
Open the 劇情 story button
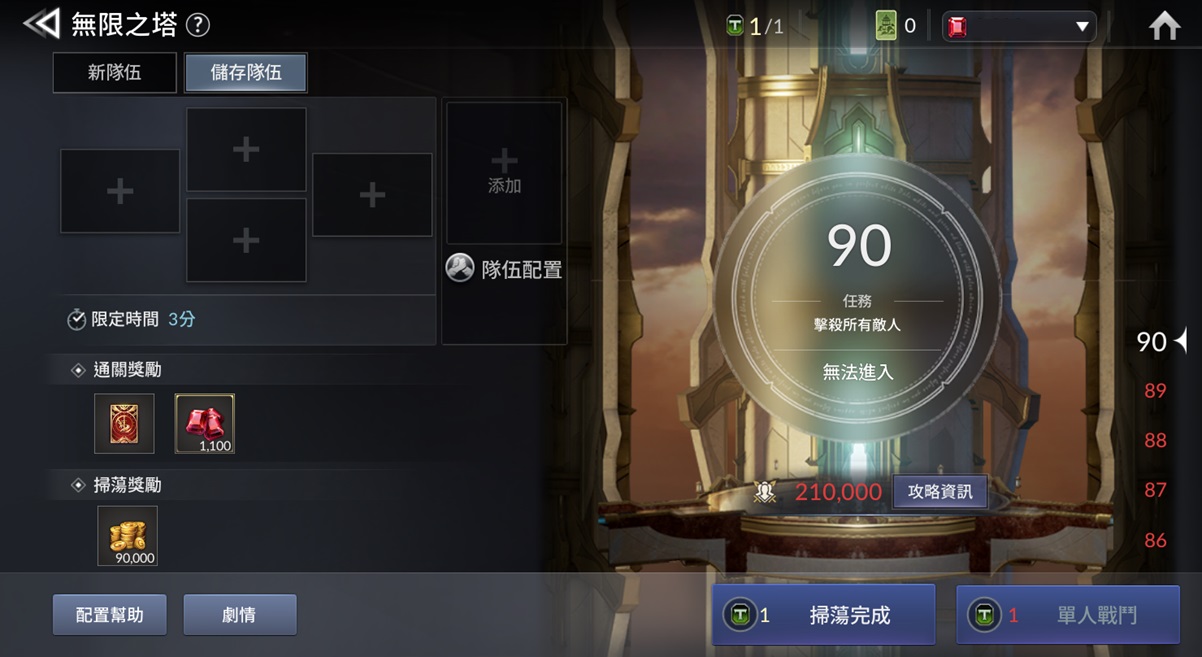(x=240, y=615)
